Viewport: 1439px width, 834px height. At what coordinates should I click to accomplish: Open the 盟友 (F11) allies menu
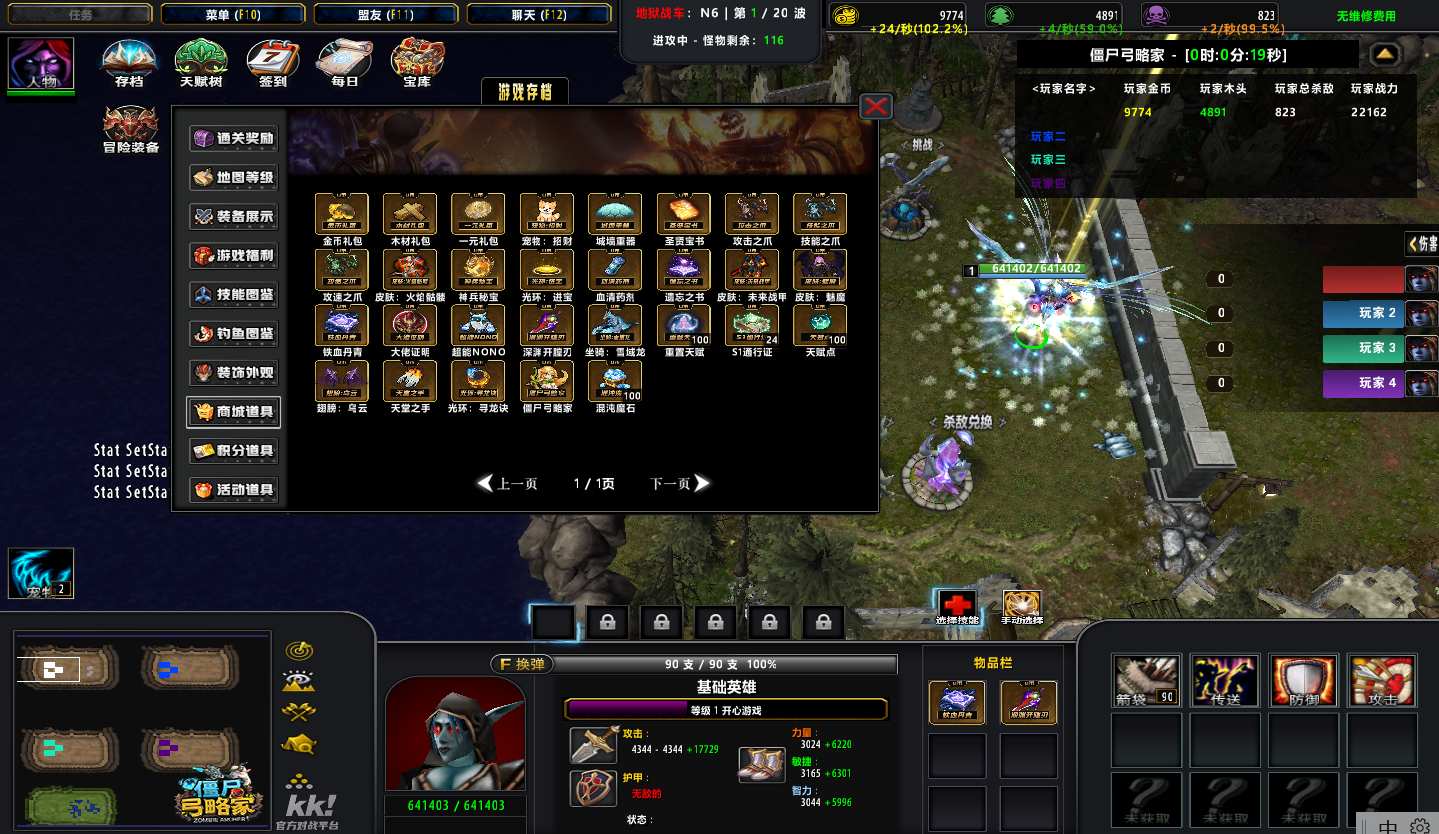point(386,14)
